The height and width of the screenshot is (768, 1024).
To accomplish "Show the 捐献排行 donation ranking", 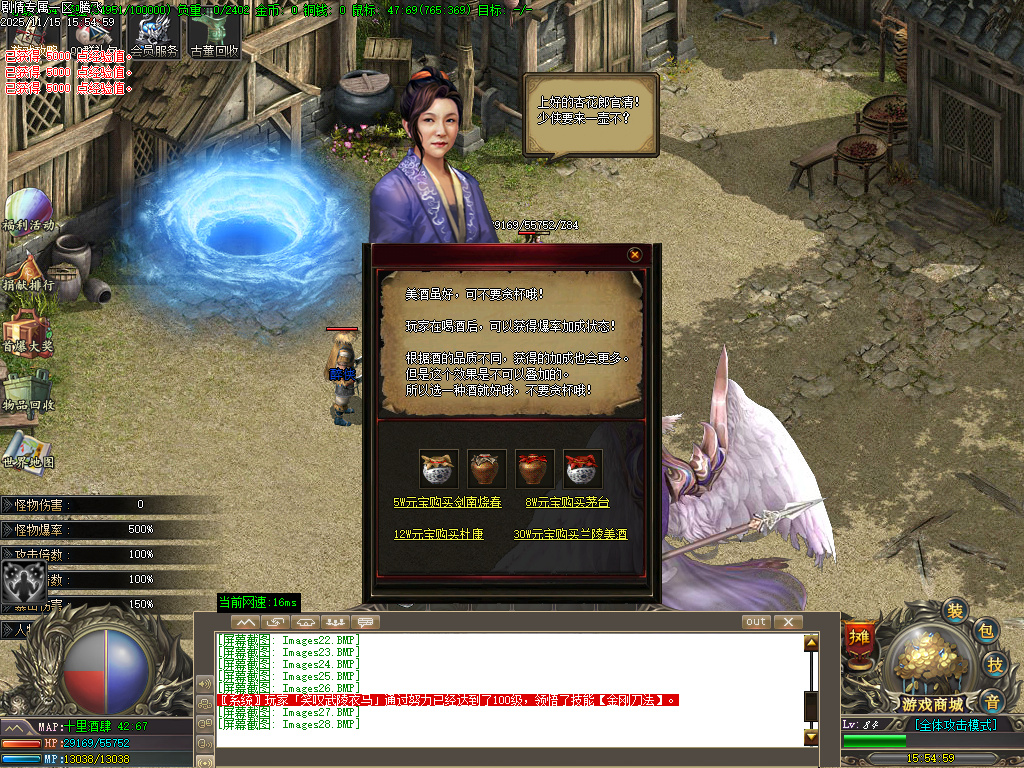I will 28,272.
